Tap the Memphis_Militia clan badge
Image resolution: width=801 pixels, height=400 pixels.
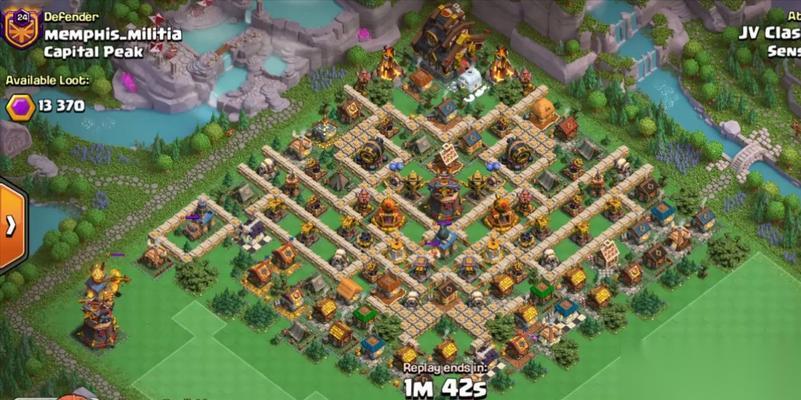[x=21, y=30]
